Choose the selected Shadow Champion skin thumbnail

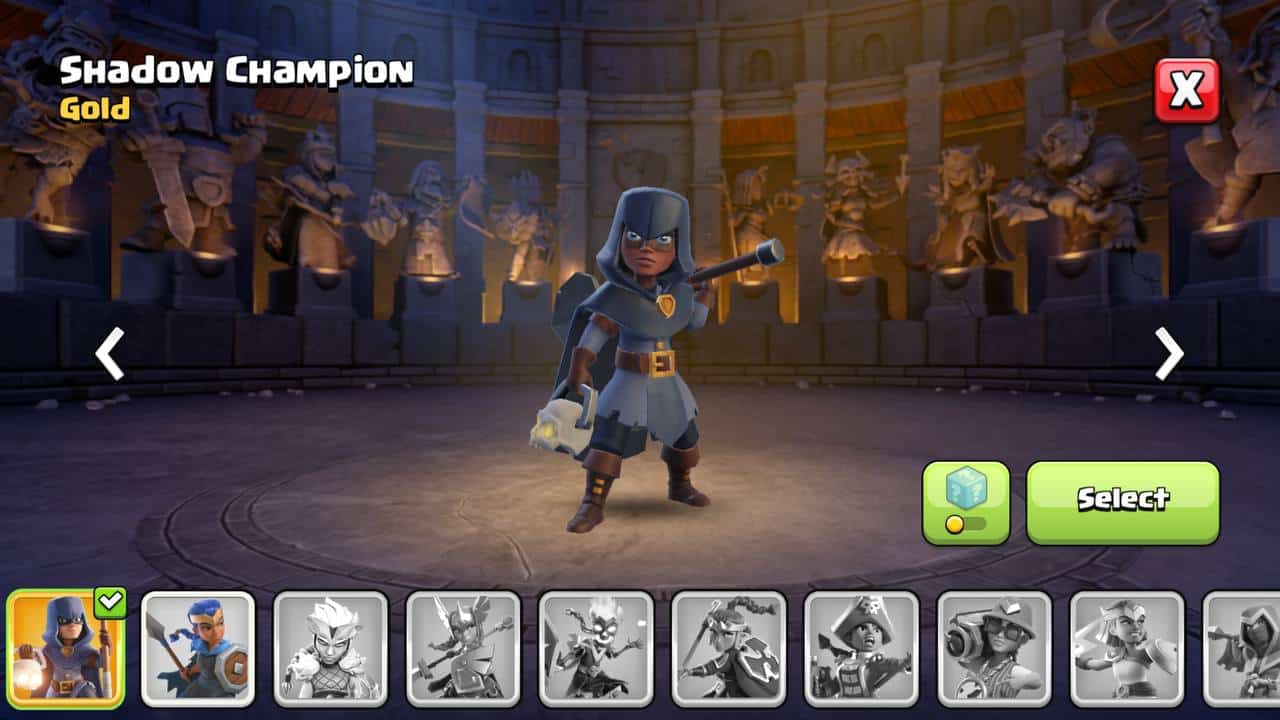tap(66, 648)
